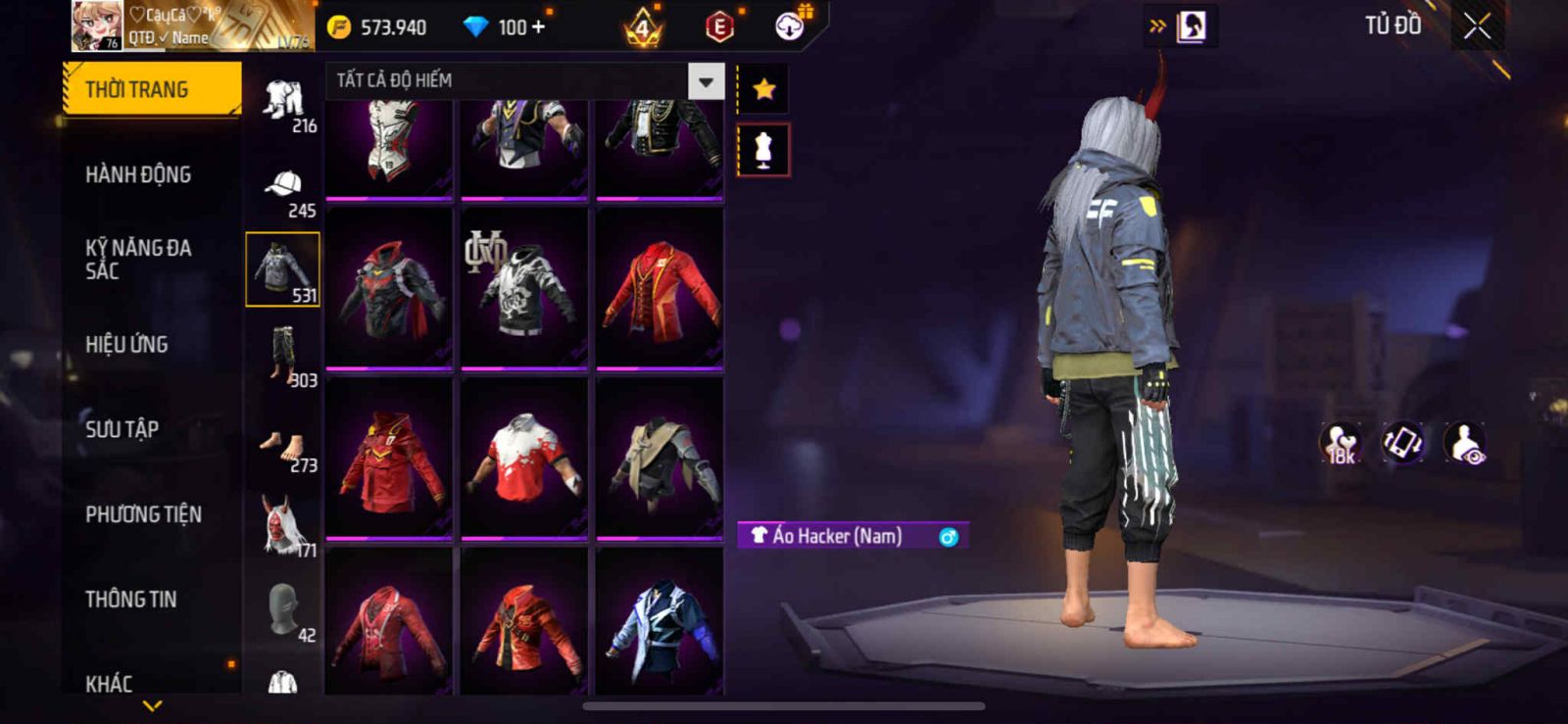Select the red and white t-shirt item

pos(524,458)
